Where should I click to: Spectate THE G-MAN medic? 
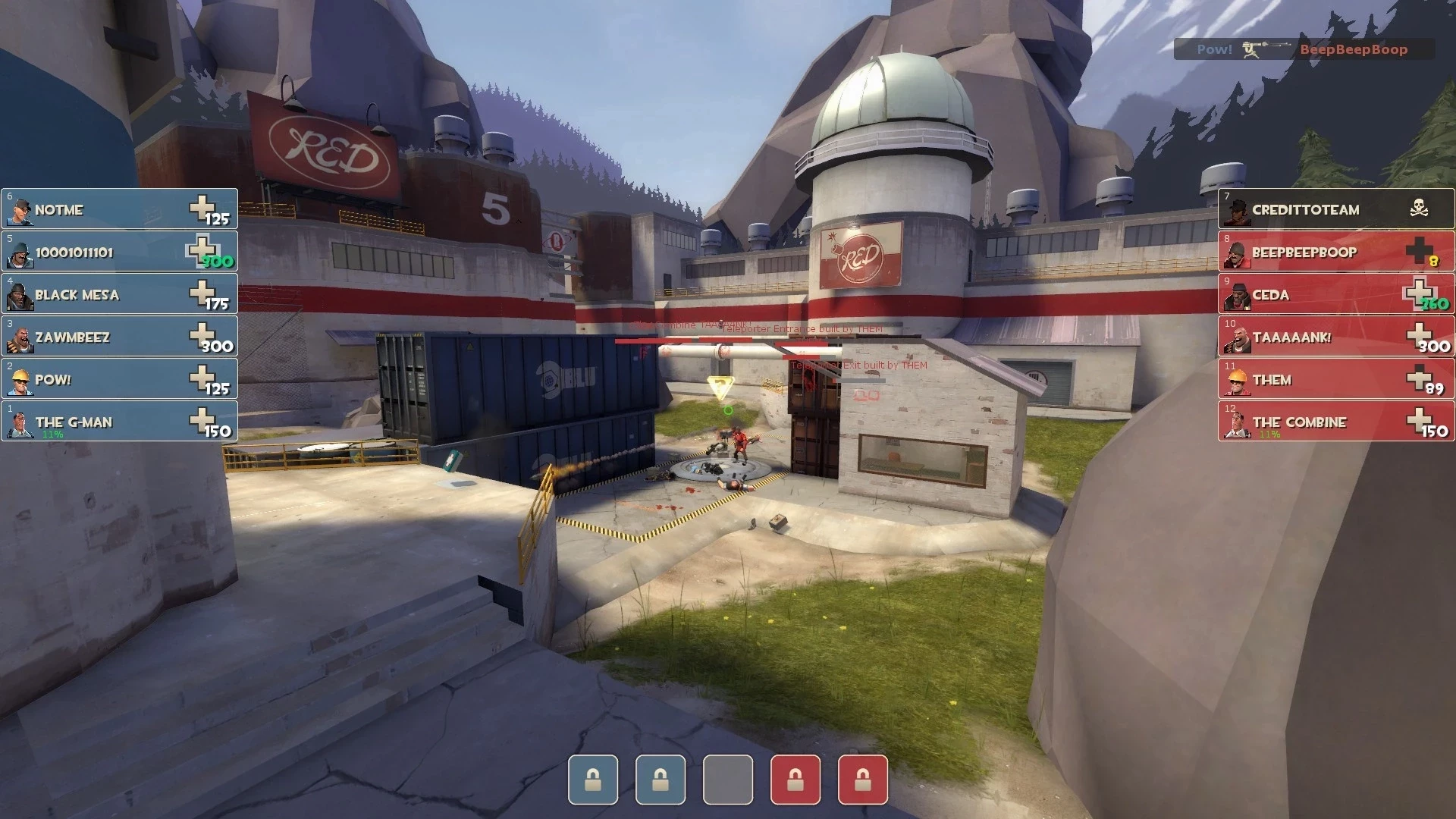point(120,422)
